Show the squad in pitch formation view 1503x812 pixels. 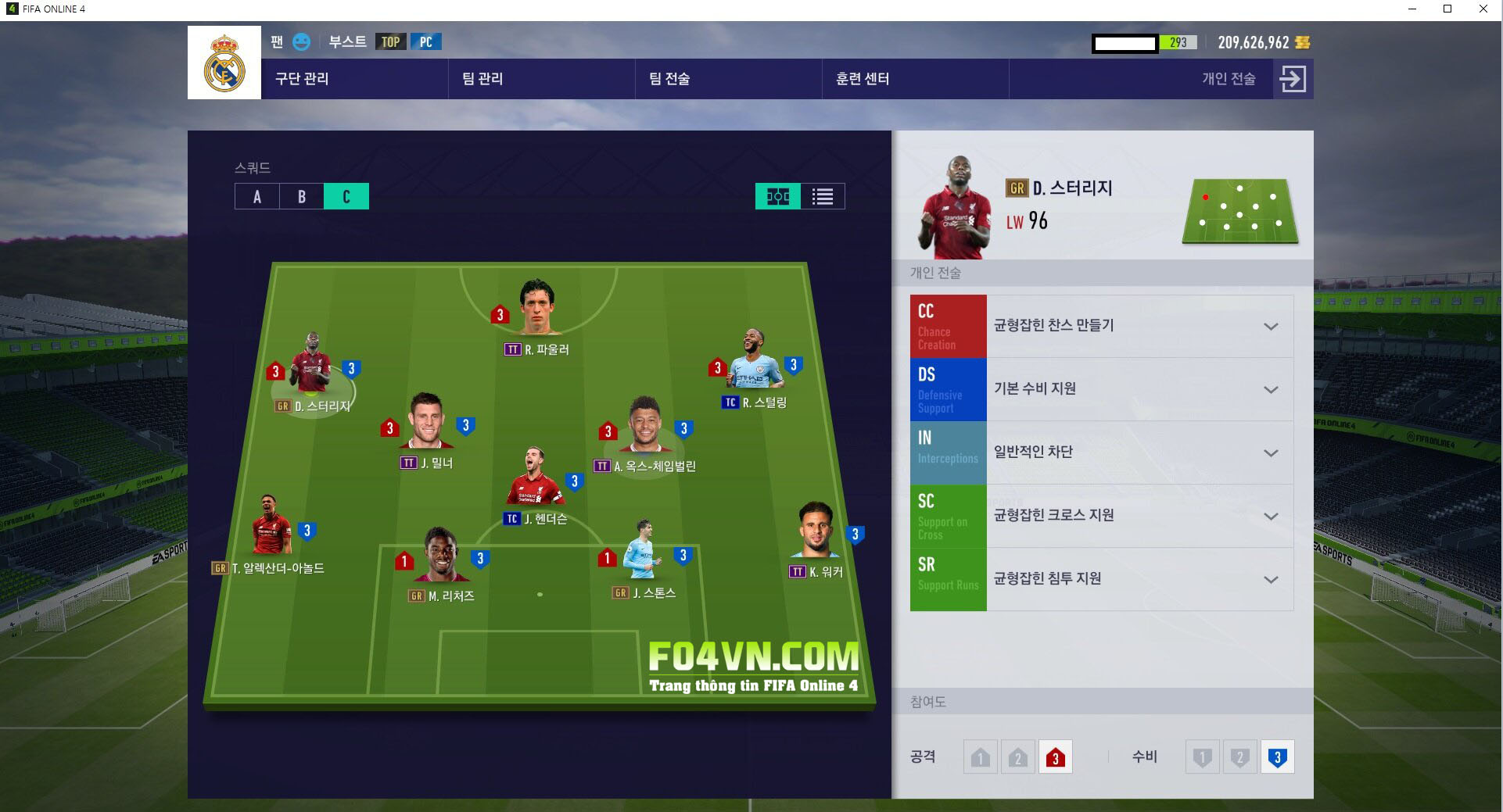click(x=777, y=196)
